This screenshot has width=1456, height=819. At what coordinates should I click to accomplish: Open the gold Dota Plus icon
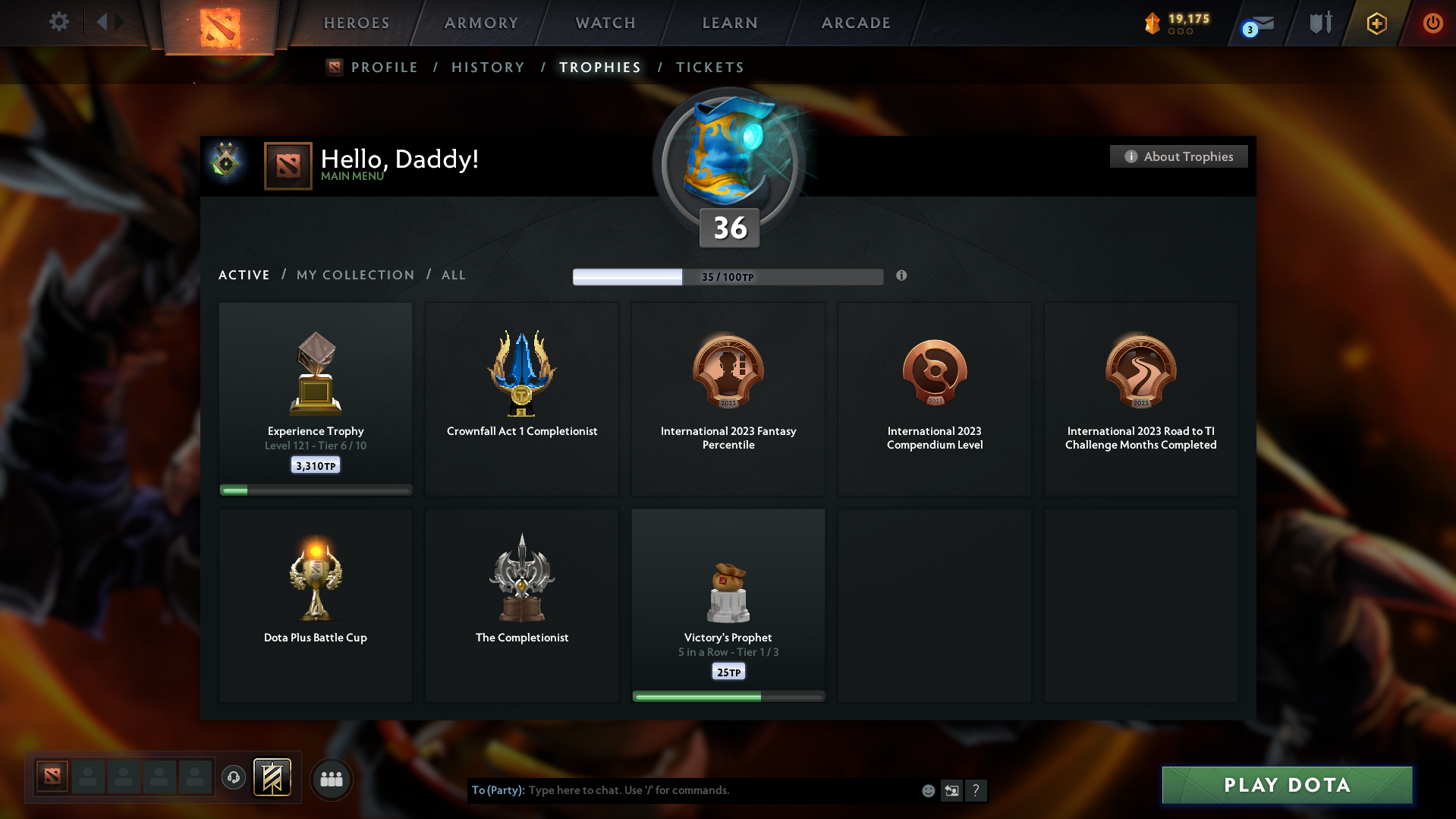pyautogui.click(x=1376, y=23)
